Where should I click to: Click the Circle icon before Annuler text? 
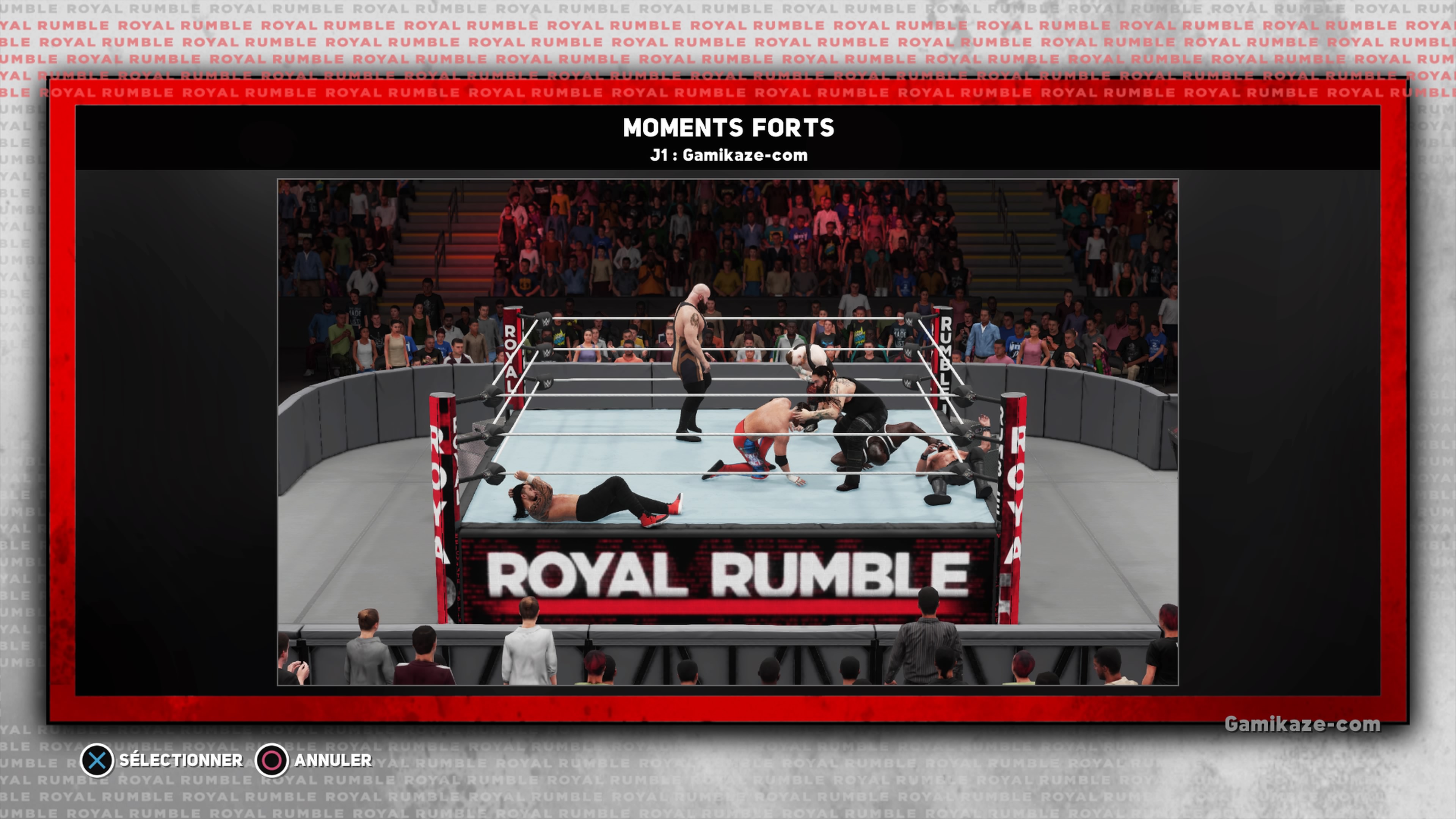point(273,760)
